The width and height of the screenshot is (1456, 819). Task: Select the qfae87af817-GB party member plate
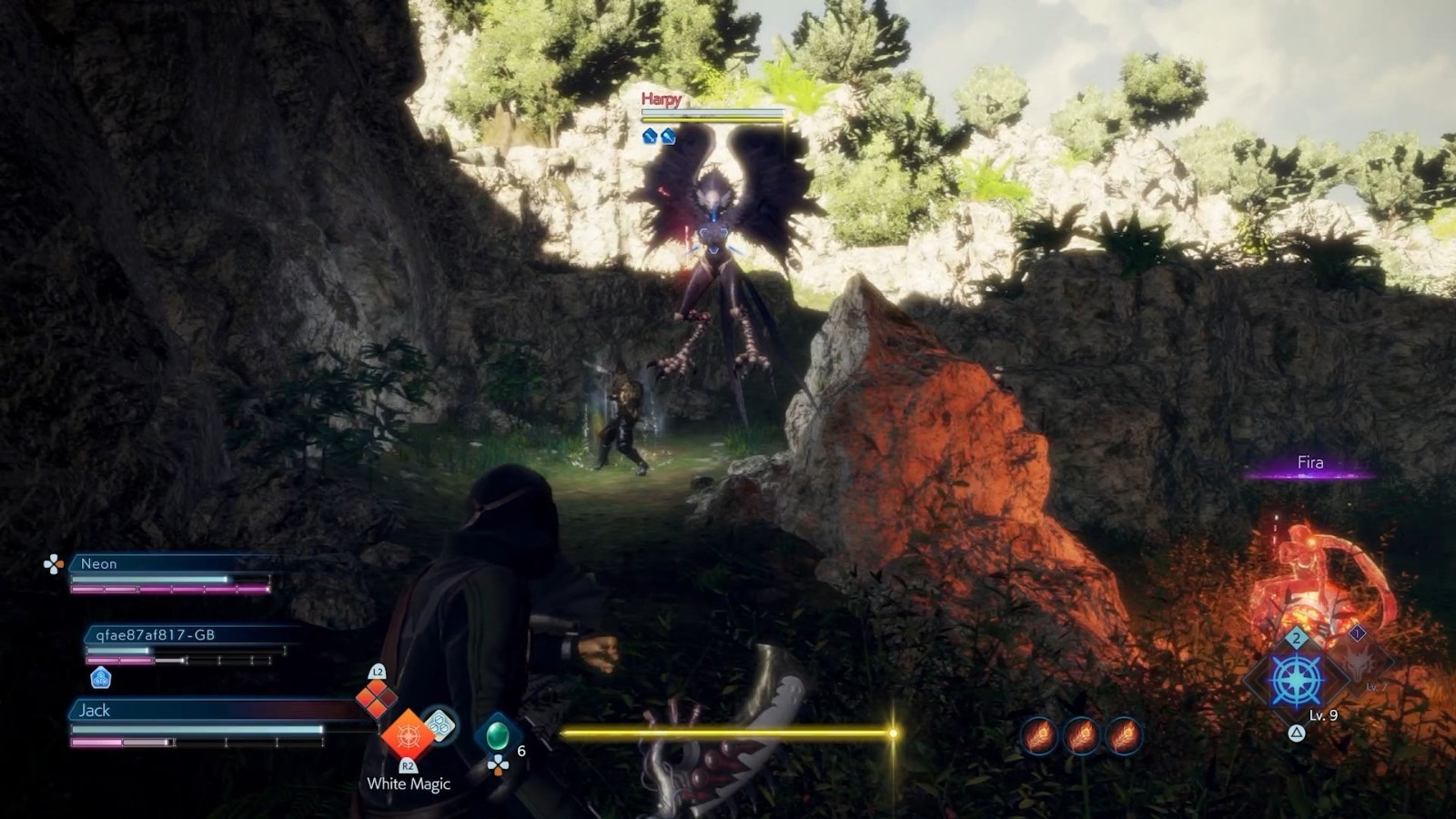(155, 635)
